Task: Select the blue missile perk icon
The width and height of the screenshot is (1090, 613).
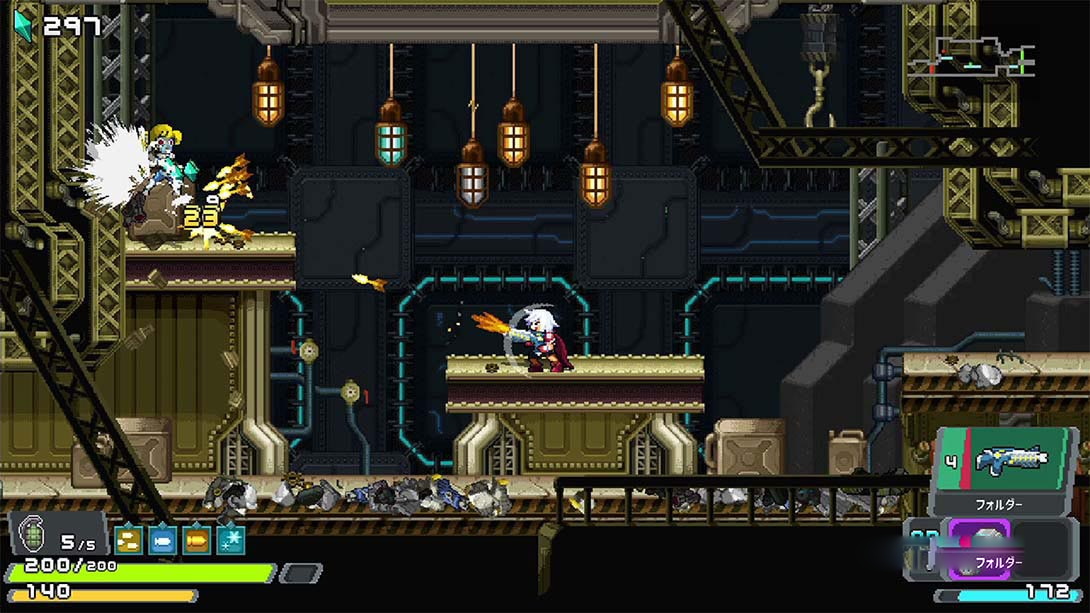Action: (162, 540)
